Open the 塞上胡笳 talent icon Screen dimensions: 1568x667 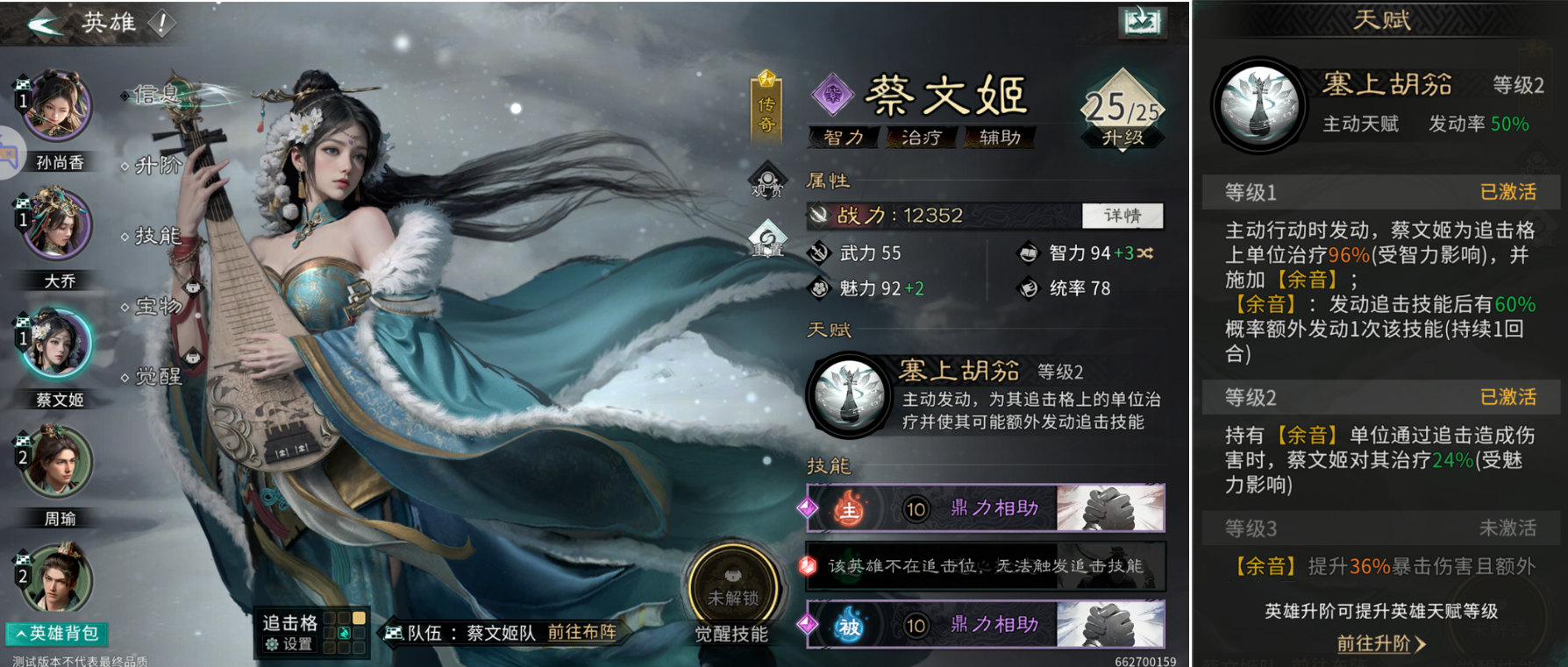pyautogui.click(x=847, y=394)
